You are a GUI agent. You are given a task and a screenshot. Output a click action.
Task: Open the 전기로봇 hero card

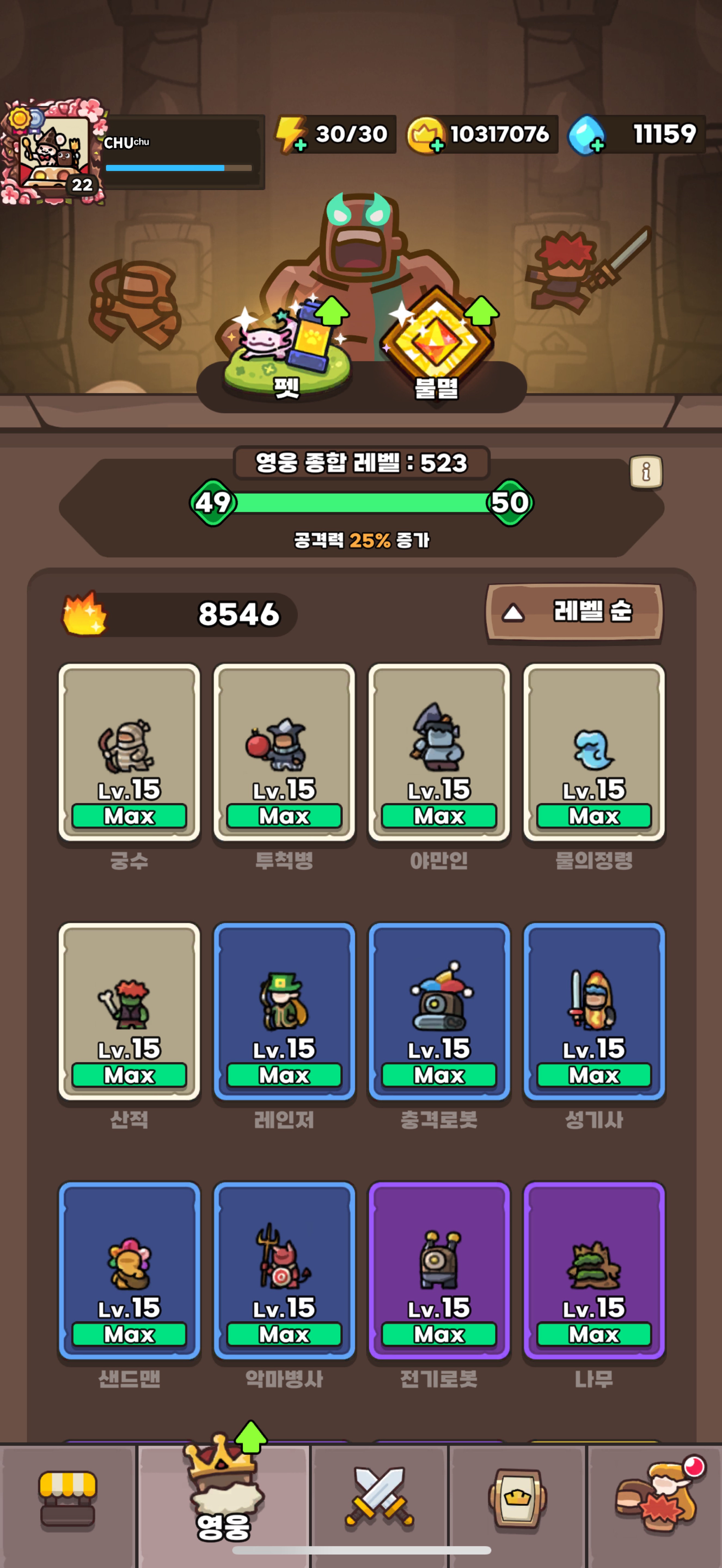tap(439, 1271)
